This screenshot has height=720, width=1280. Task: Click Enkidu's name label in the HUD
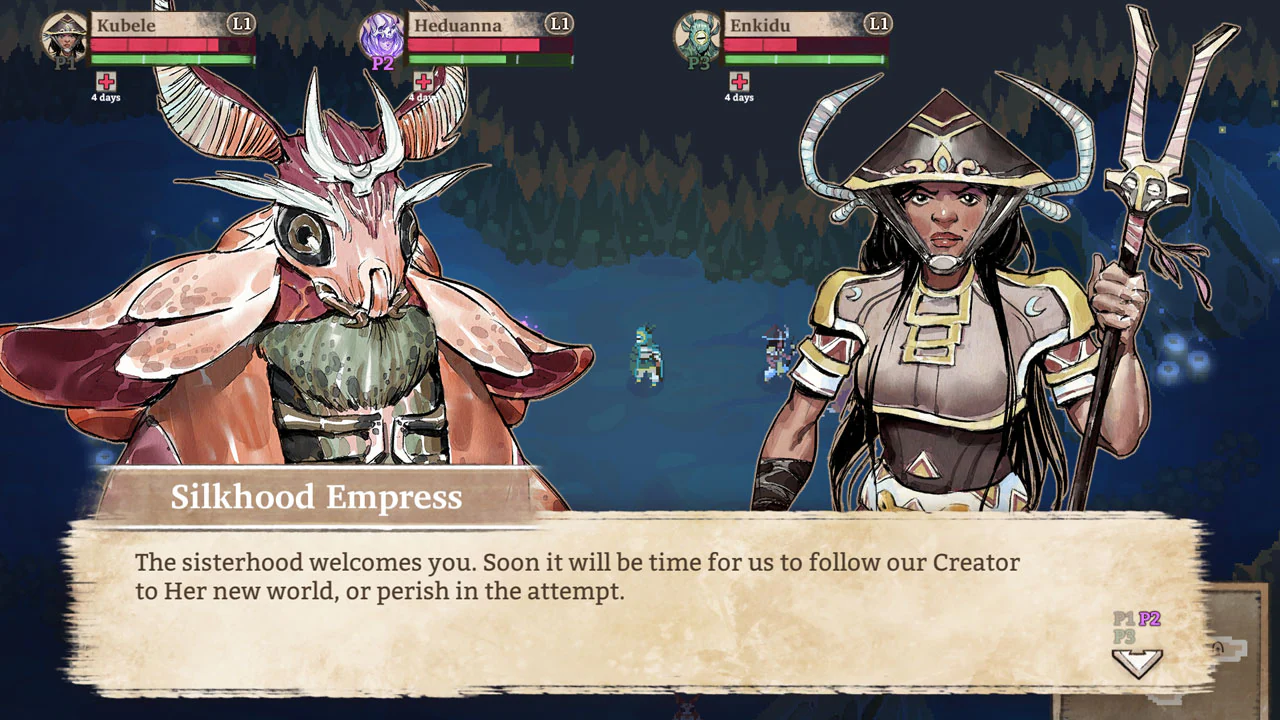(x=758, y=26)
